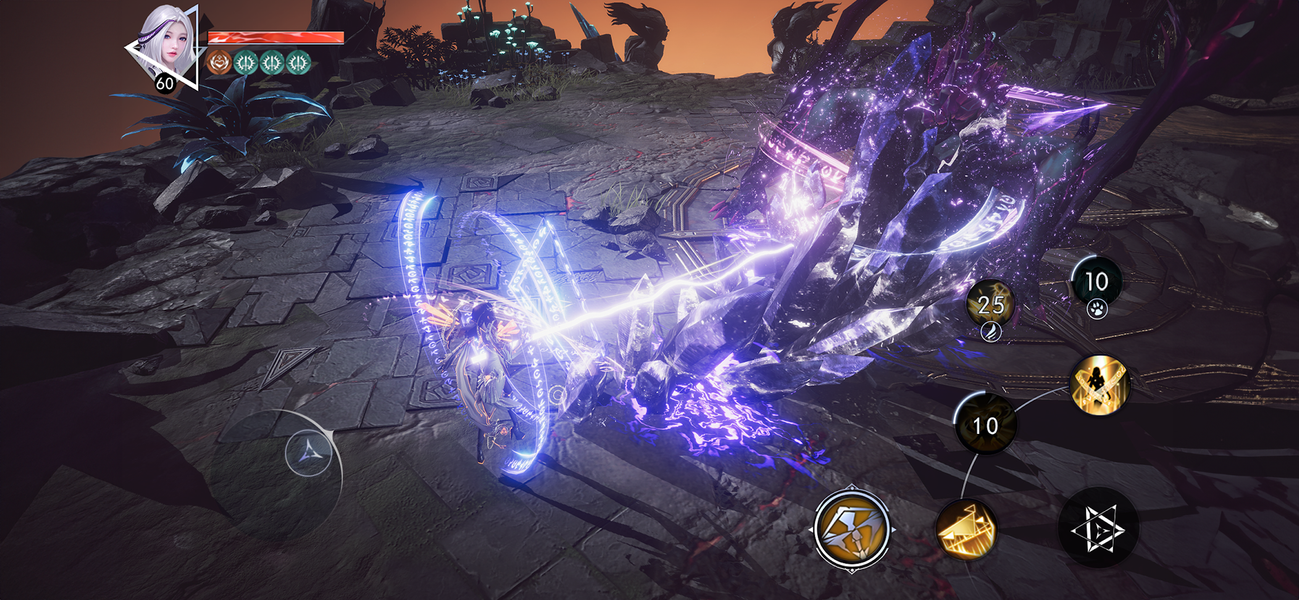Trigger the orange basic attack button

(x=852, y=530)
